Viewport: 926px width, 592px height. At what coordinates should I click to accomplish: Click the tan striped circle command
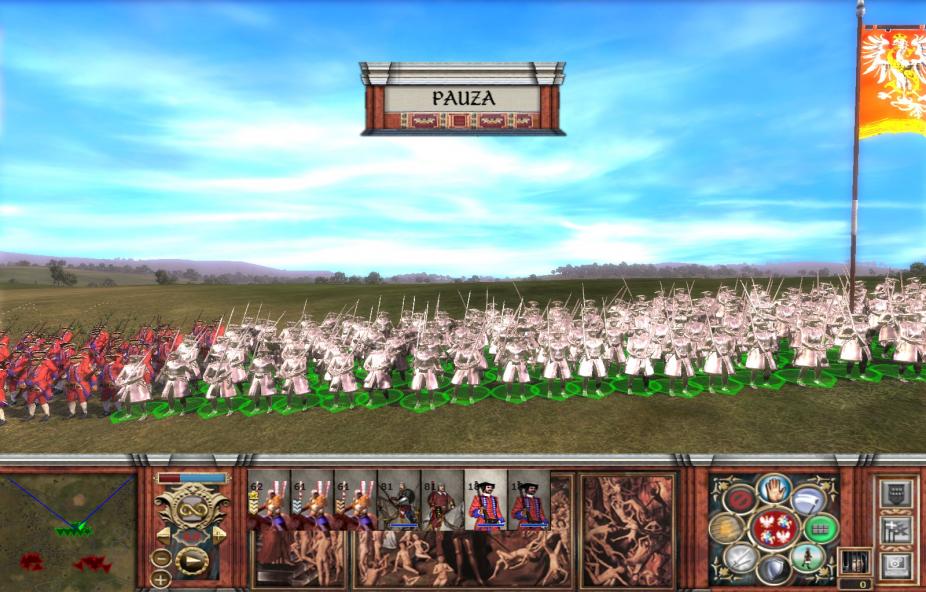727,528
